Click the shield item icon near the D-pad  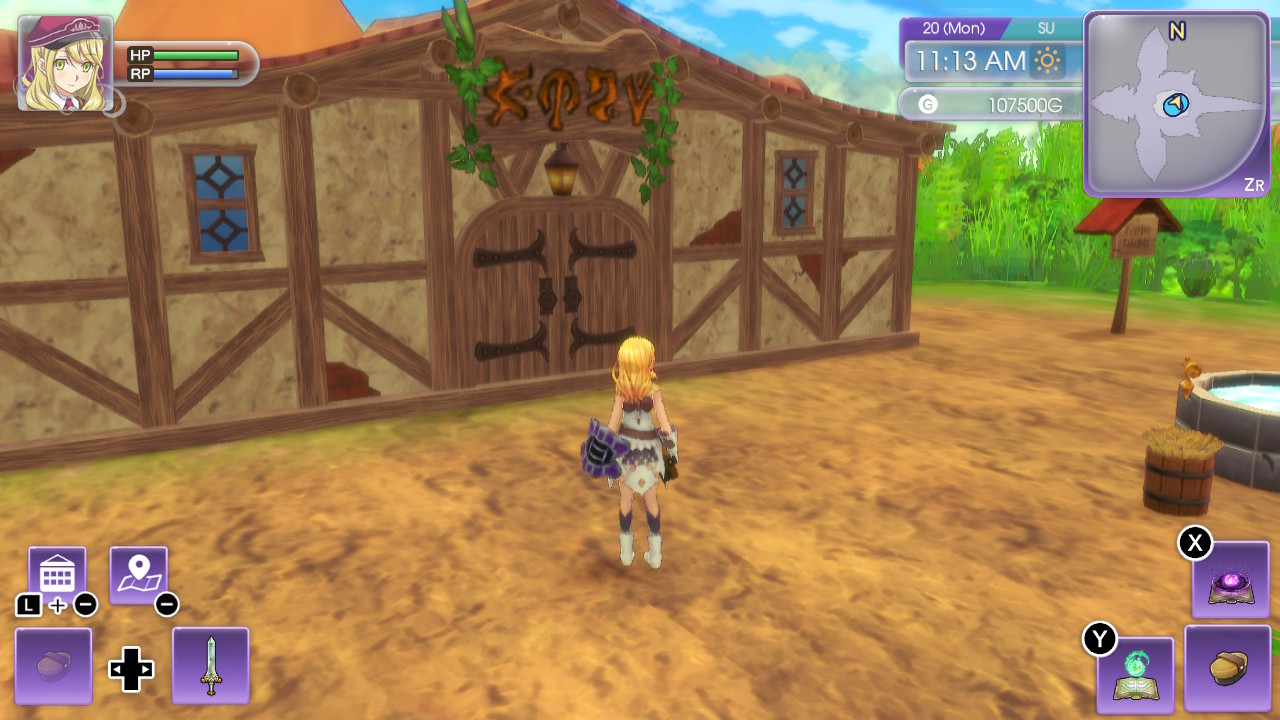pos(52,664)
